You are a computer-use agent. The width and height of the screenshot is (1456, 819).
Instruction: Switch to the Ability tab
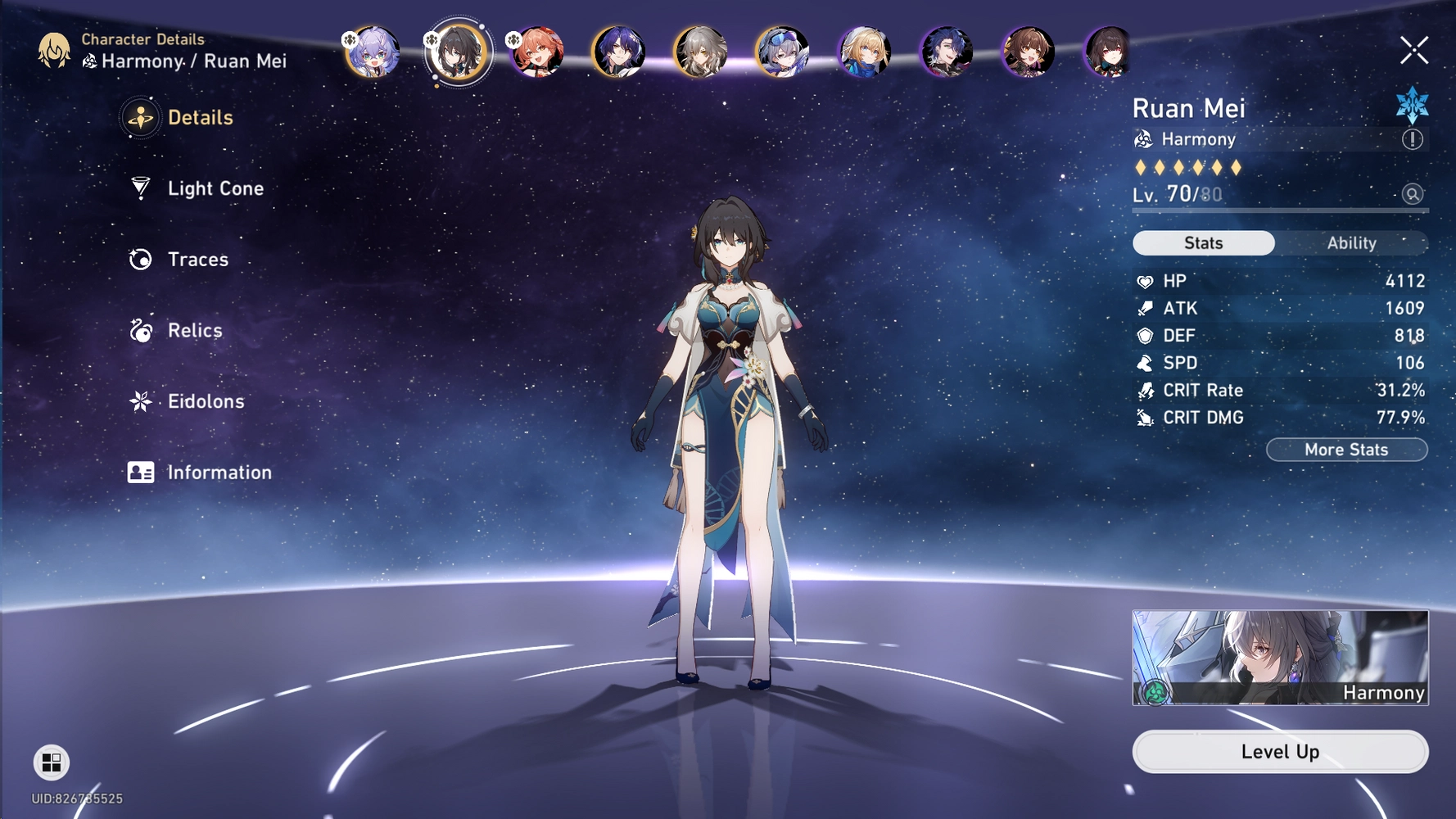coord(1351,242)
